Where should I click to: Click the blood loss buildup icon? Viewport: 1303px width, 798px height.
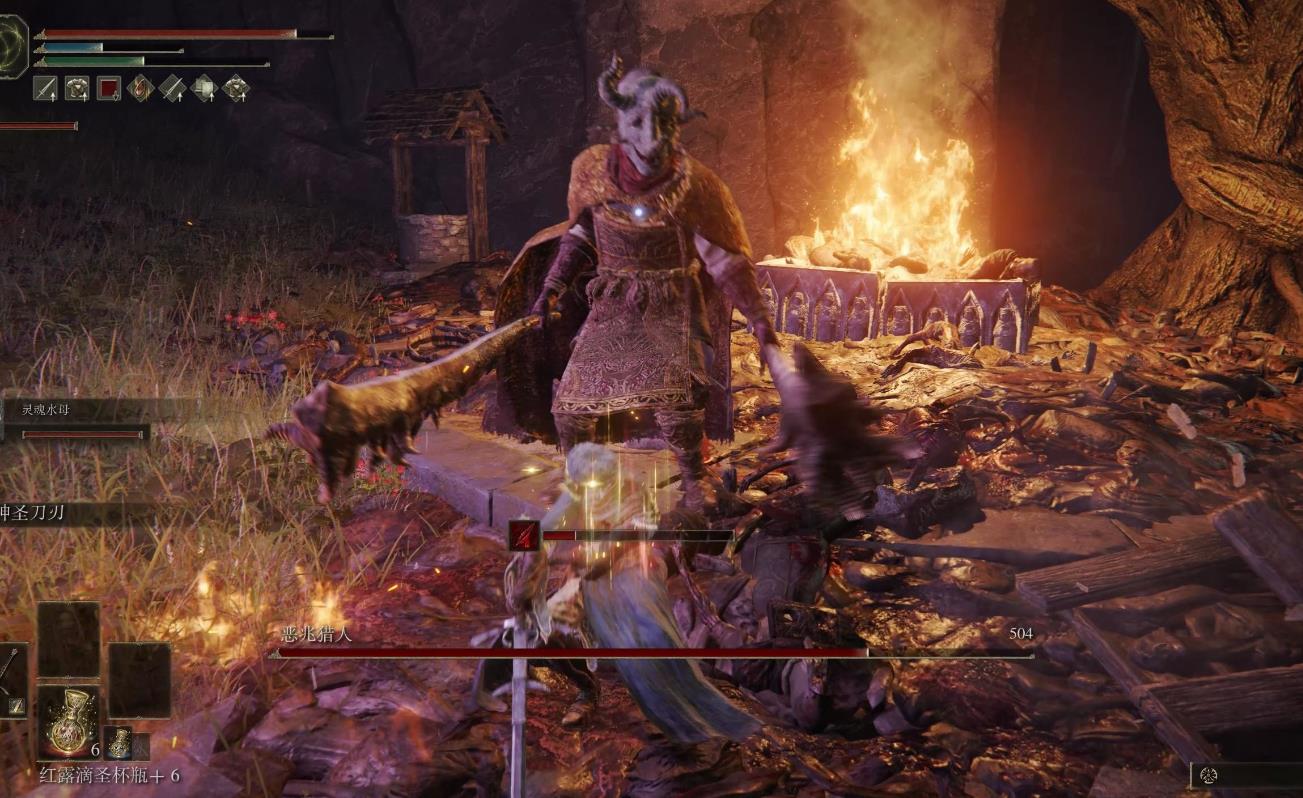pyautogui.click(x=524, y=536)
